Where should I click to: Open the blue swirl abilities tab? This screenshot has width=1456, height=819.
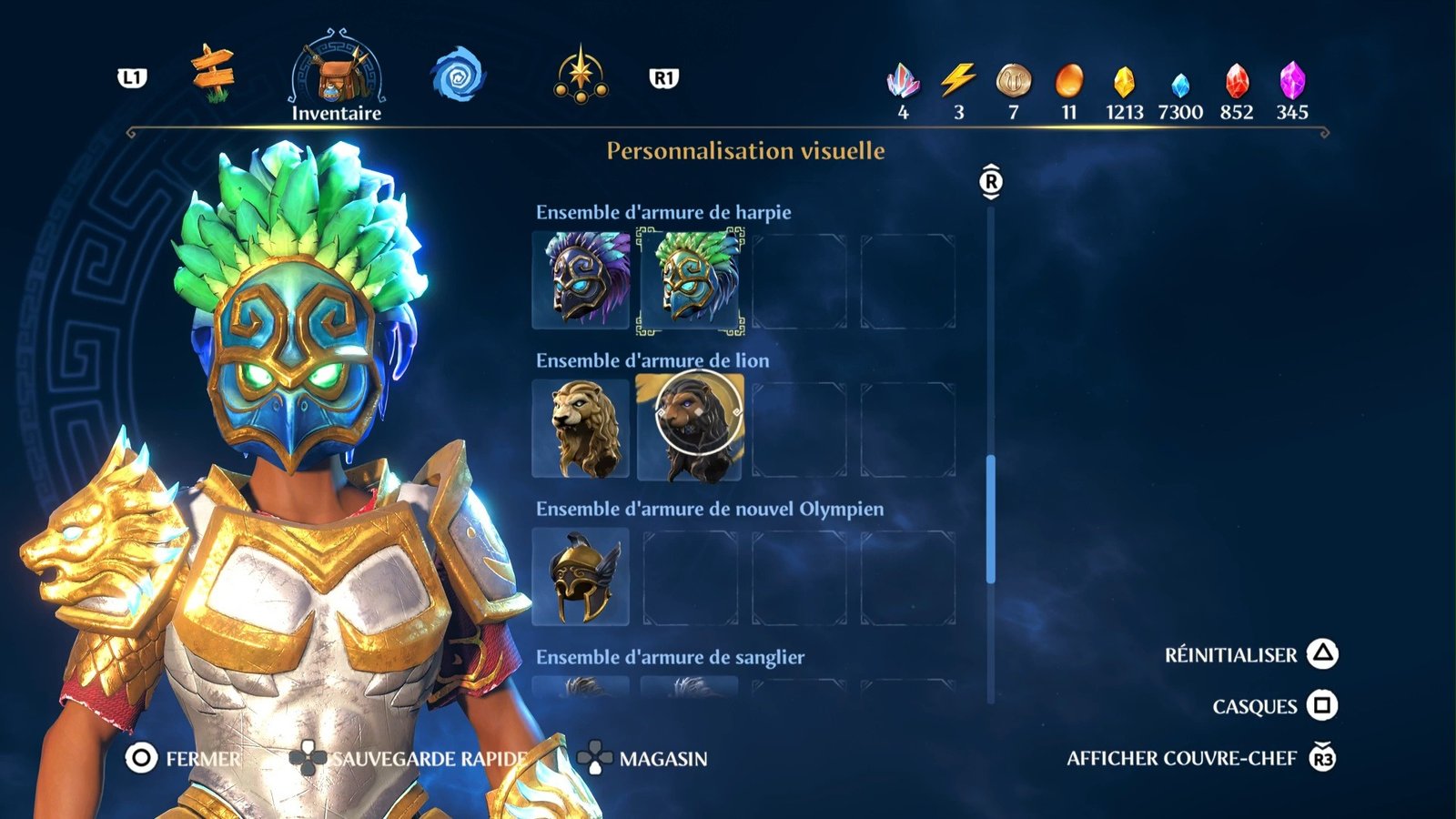tap(458, 76)
